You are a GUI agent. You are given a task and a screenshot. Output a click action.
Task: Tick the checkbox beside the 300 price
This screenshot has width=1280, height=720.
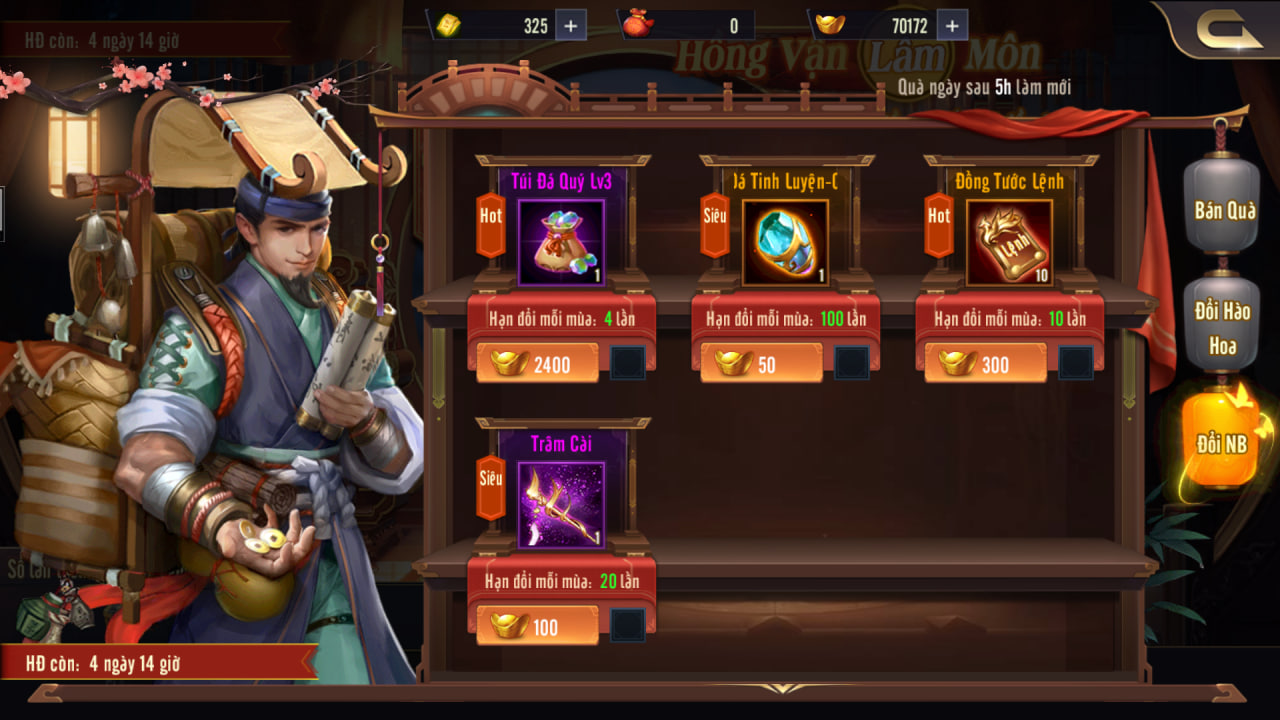[1076, 363]
